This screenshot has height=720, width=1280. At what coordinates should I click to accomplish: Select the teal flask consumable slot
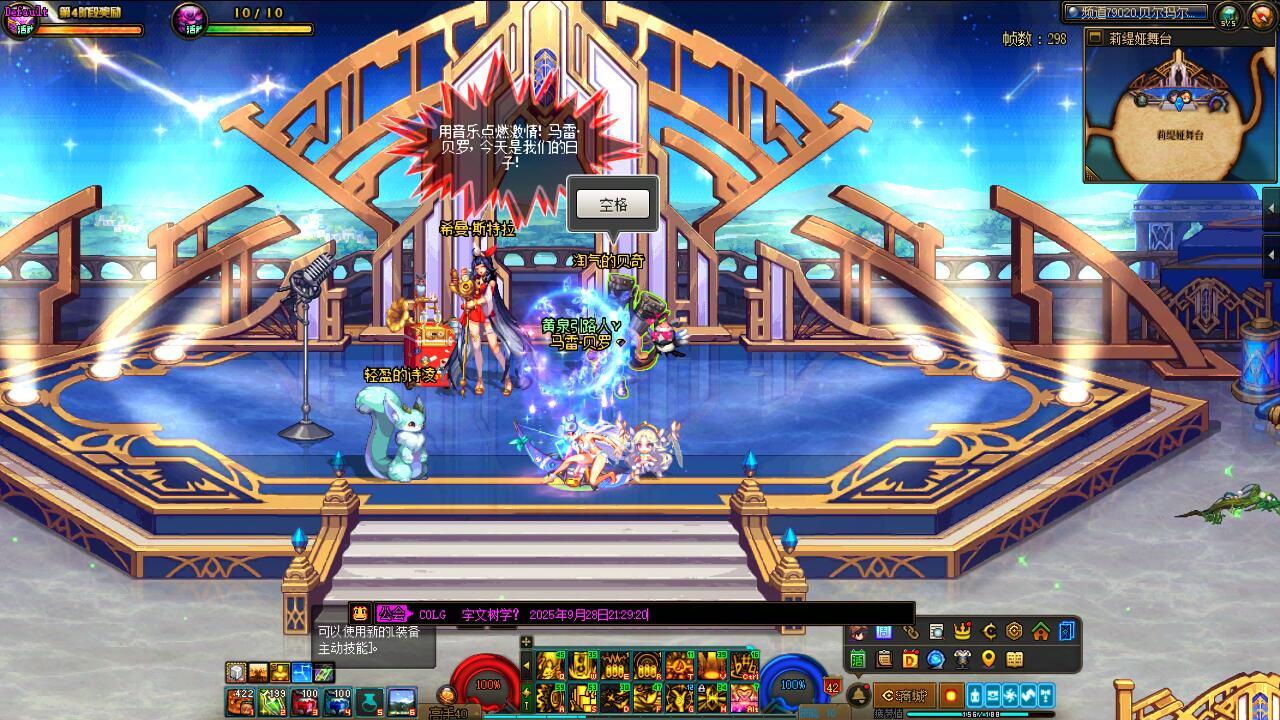370,702
